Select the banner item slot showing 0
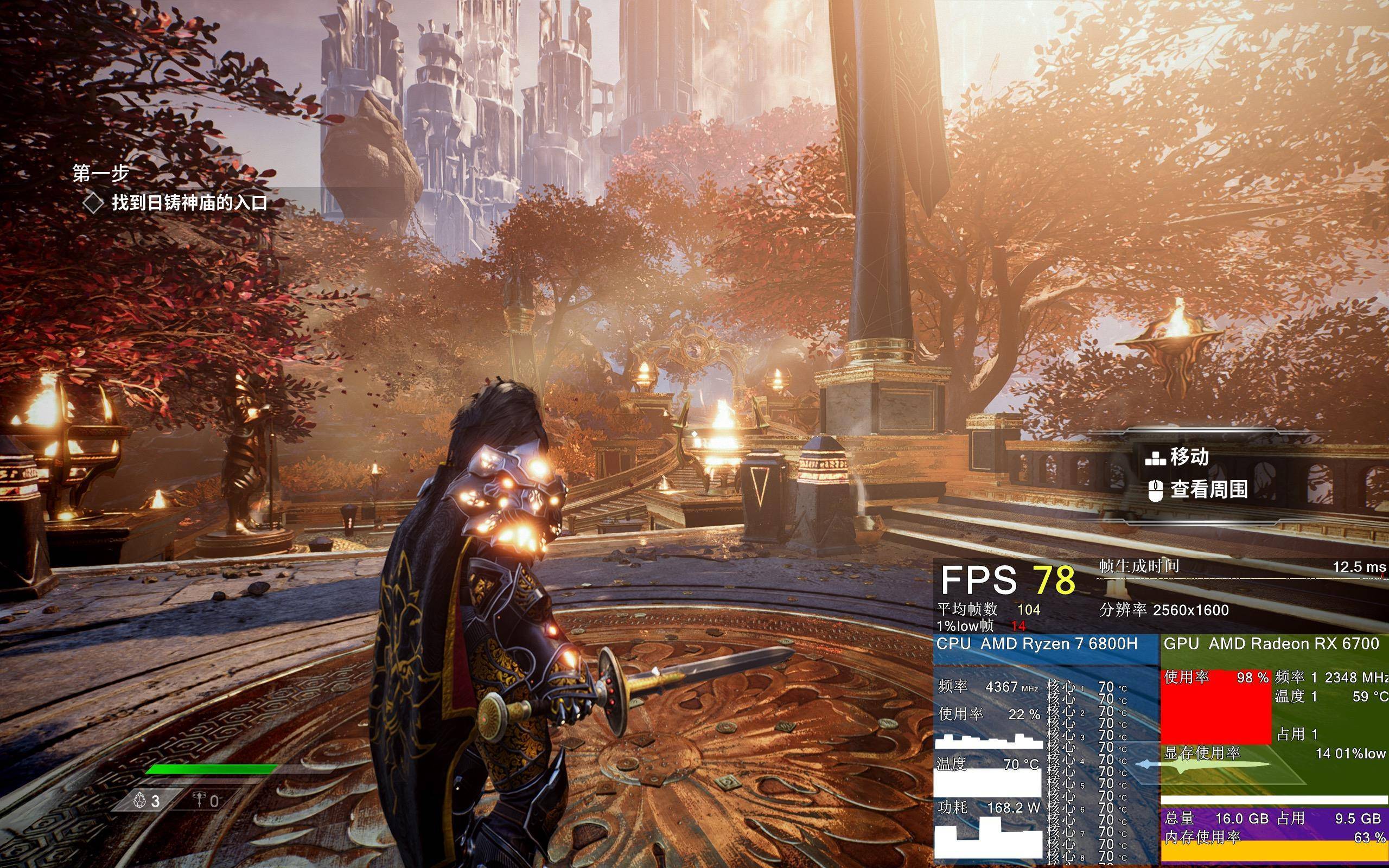The width and height of the screenshot is (1389, 868). coord(206,801)
